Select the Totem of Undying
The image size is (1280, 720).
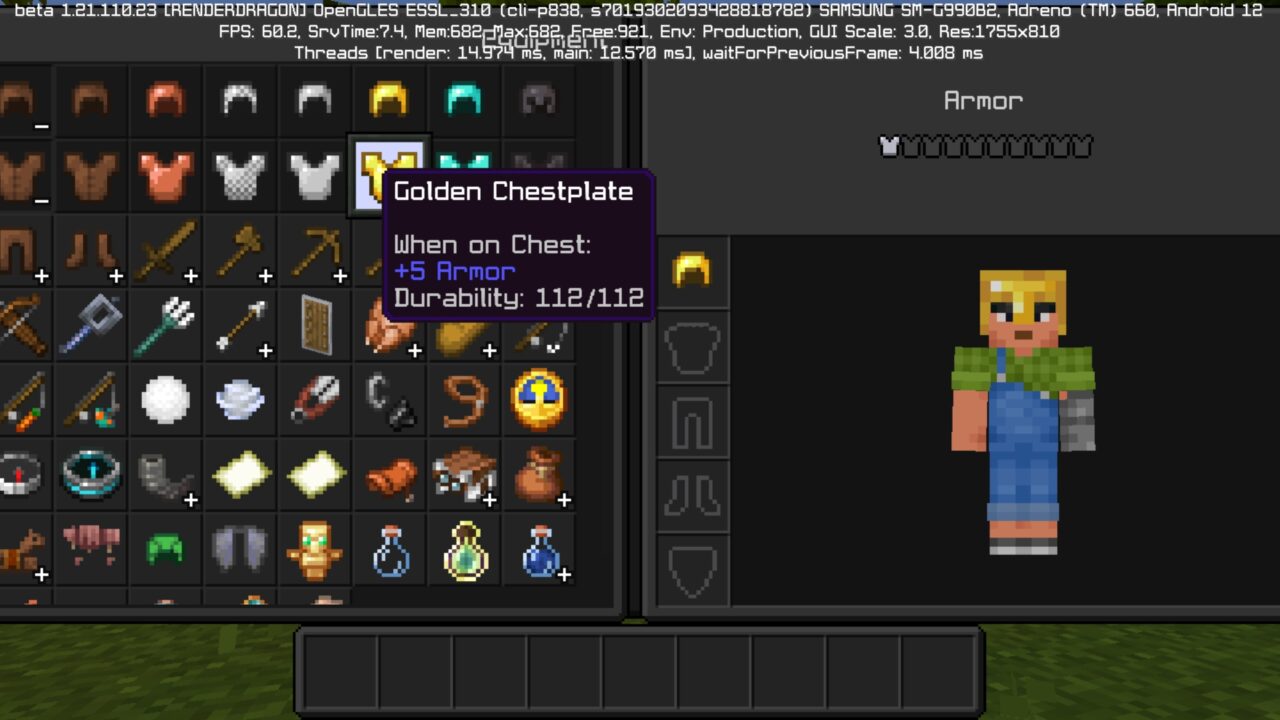(x=315, y=550)
